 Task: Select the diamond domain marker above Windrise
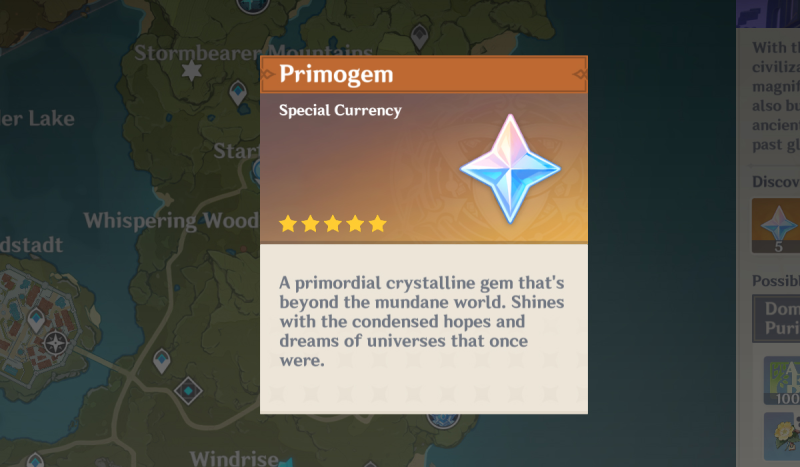click(187, 389)
